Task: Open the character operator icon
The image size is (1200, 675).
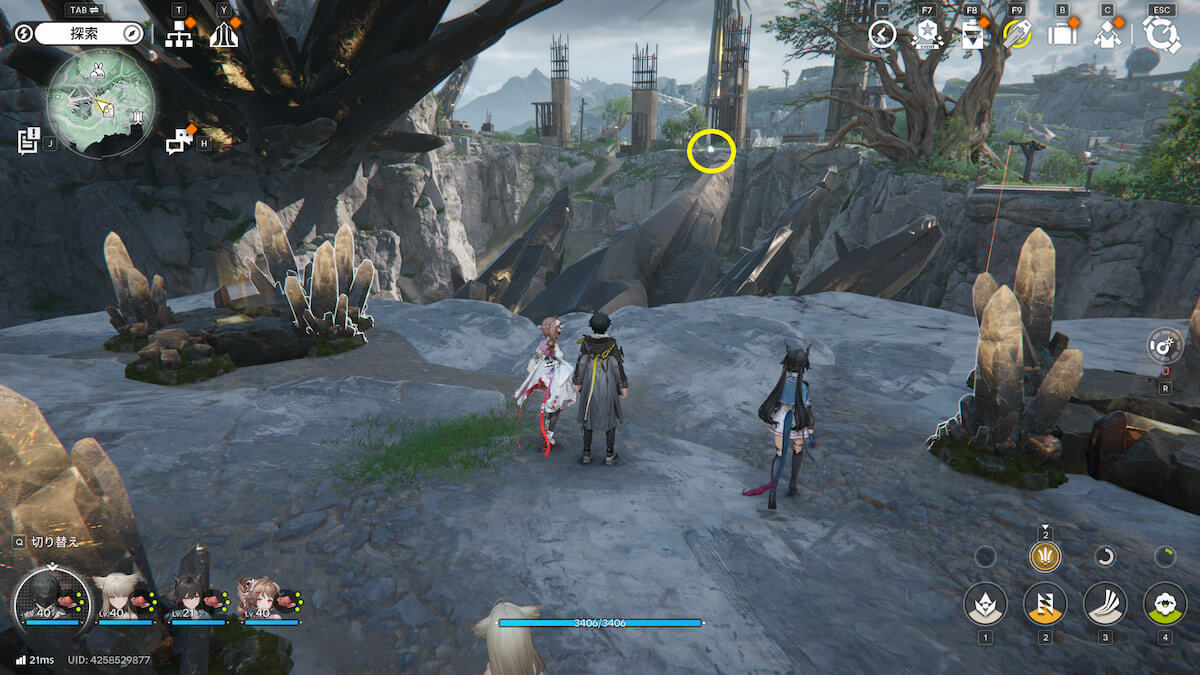Action: pyautogui.click(x=1107, y=34)
